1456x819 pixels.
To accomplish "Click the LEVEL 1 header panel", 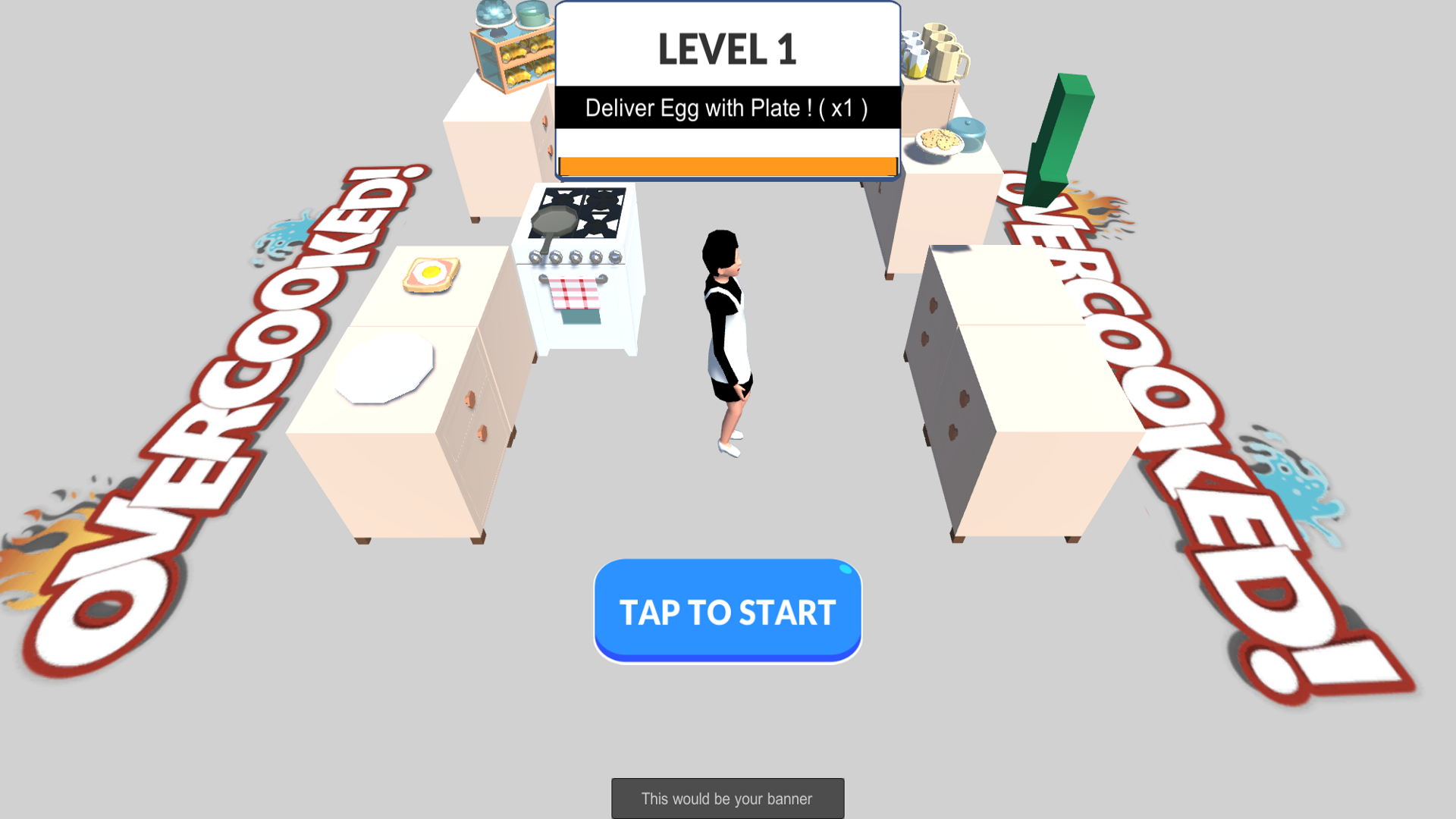I will tap(726, 47).
